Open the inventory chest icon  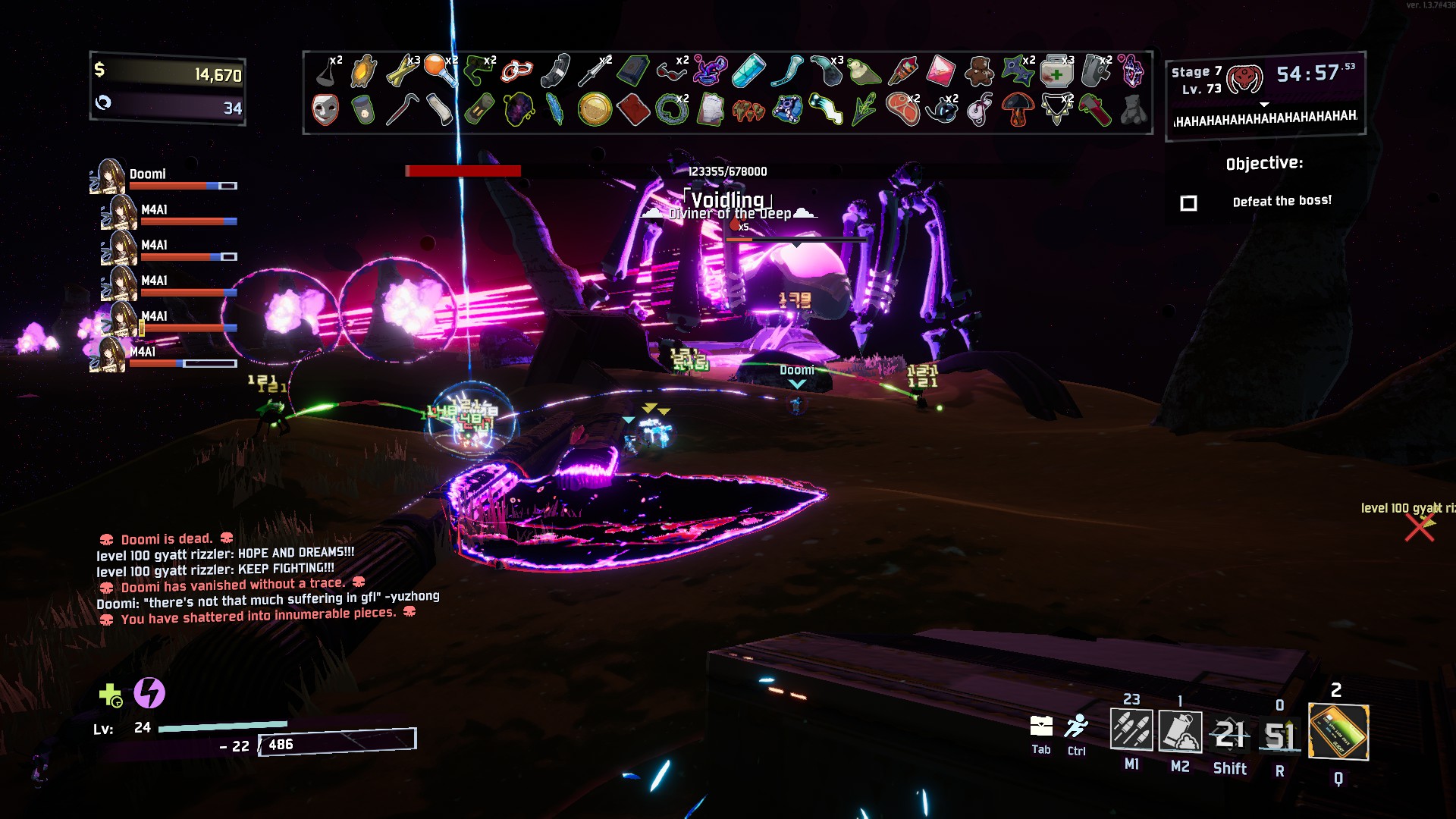click(1041, 726)
